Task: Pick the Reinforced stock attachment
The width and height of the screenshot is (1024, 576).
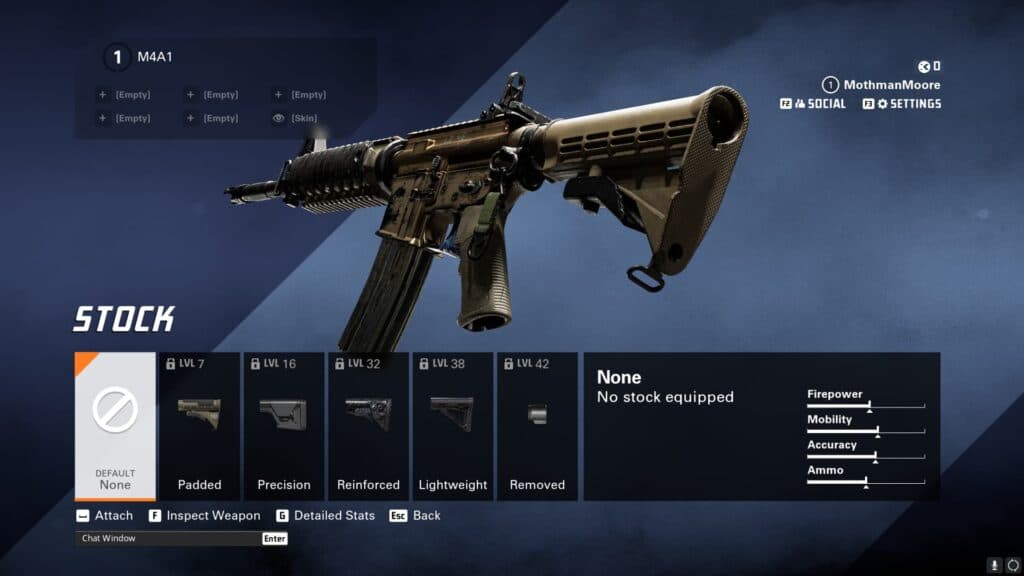Action: tap(368, 426)
